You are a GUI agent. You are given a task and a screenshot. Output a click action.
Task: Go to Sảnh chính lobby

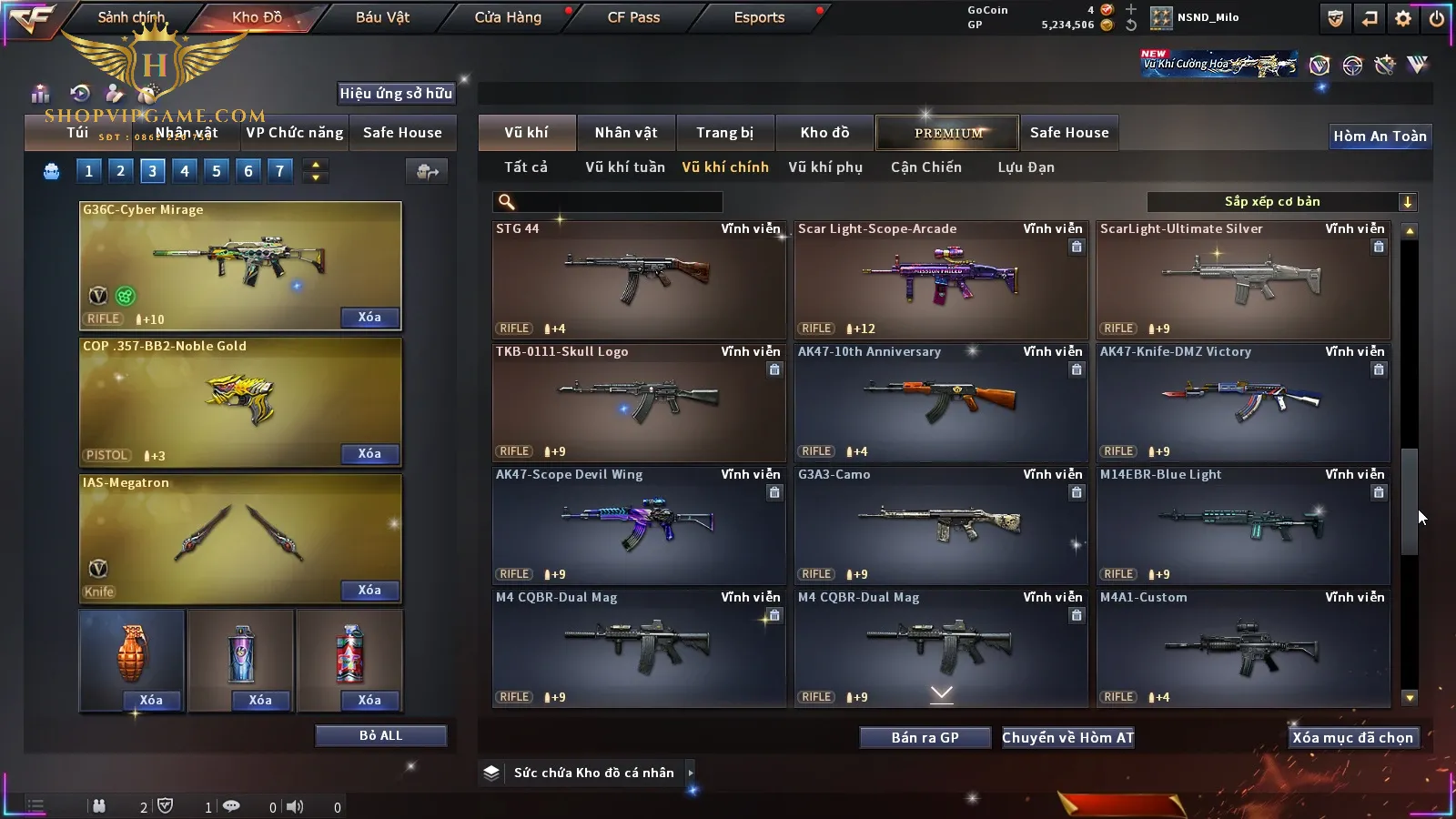tap(131, 17)
